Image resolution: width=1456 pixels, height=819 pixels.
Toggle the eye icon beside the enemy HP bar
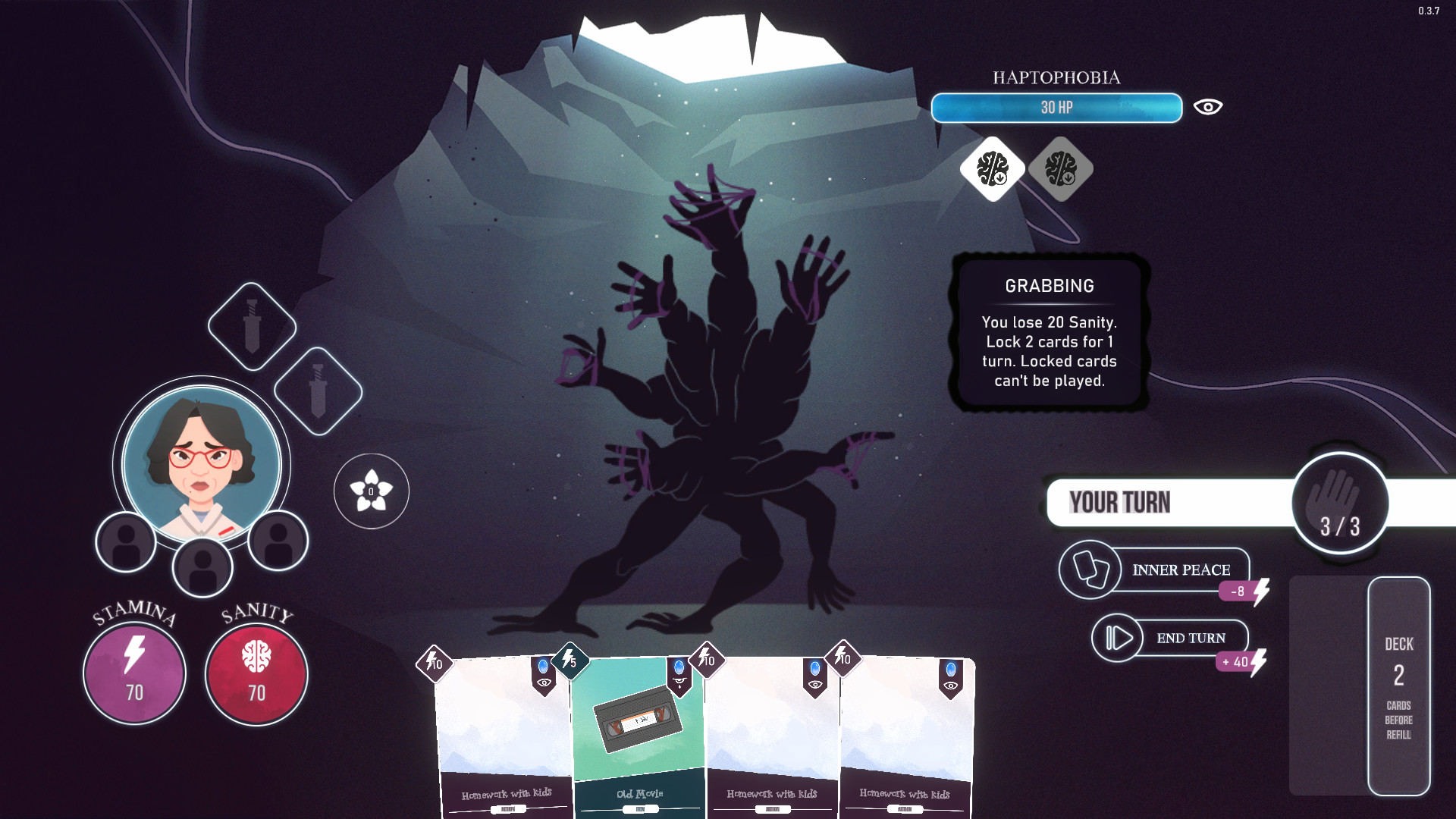point(1208,107)
